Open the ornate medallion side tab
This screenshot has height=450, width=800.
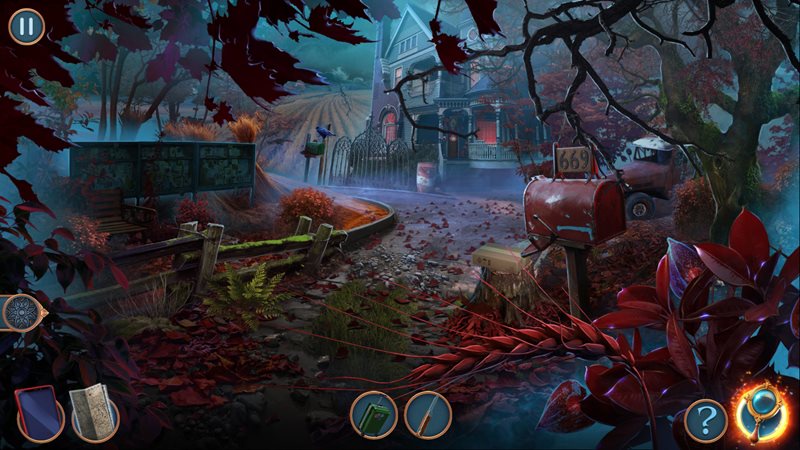click(x=18, y=313)
